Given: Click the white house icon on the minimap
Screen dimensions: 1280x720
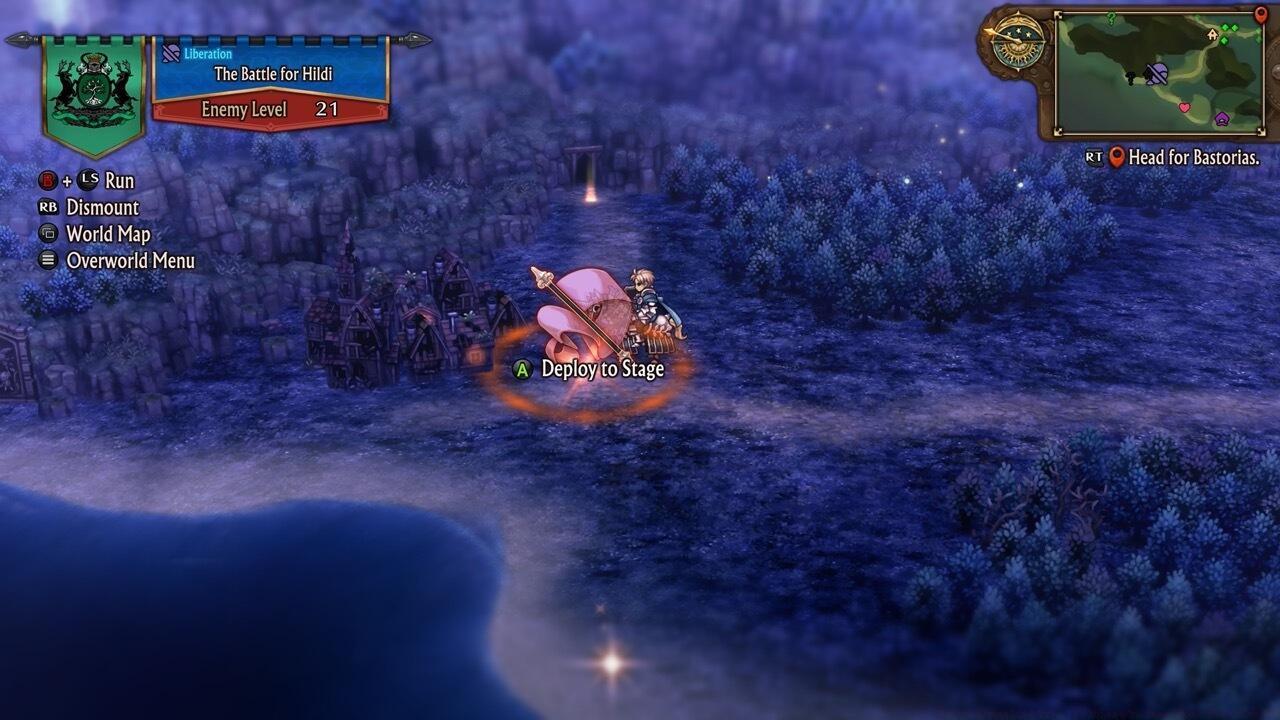Looking at the screenshot, I should (x=1212, y=34).
